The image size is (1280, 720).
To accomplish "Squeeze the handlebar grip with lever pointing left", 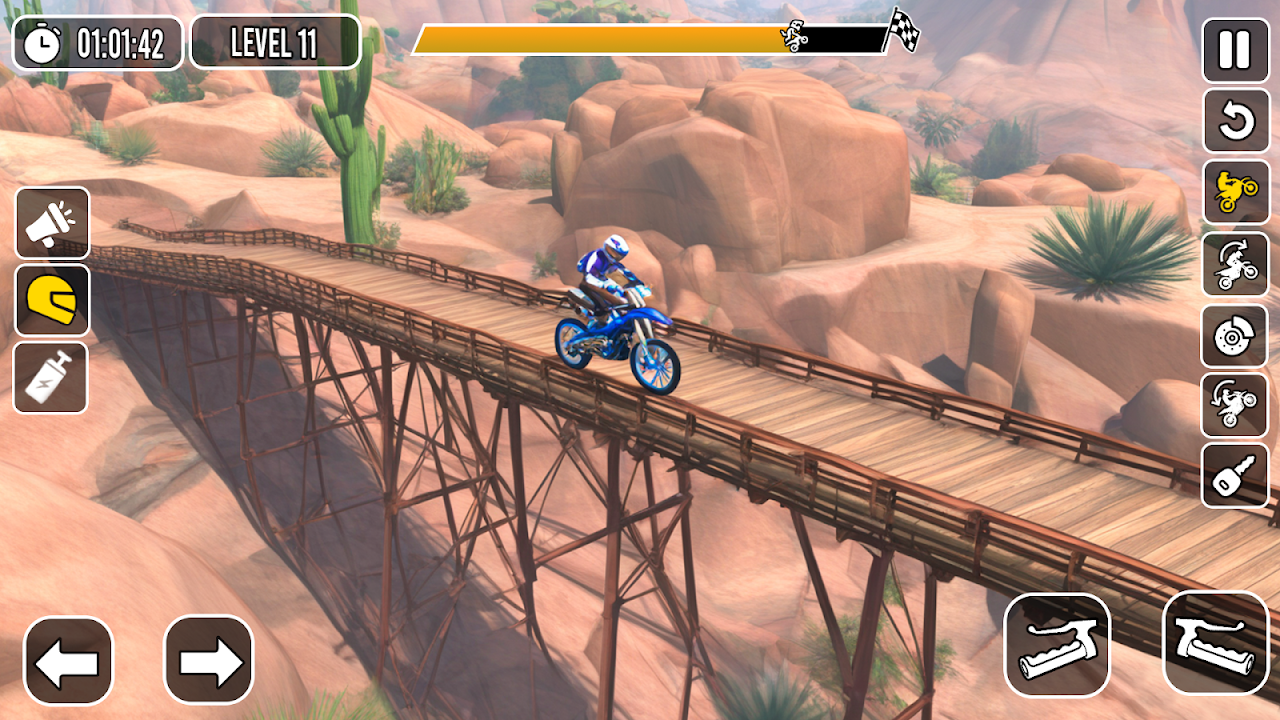I will (x=1057, y=645).
